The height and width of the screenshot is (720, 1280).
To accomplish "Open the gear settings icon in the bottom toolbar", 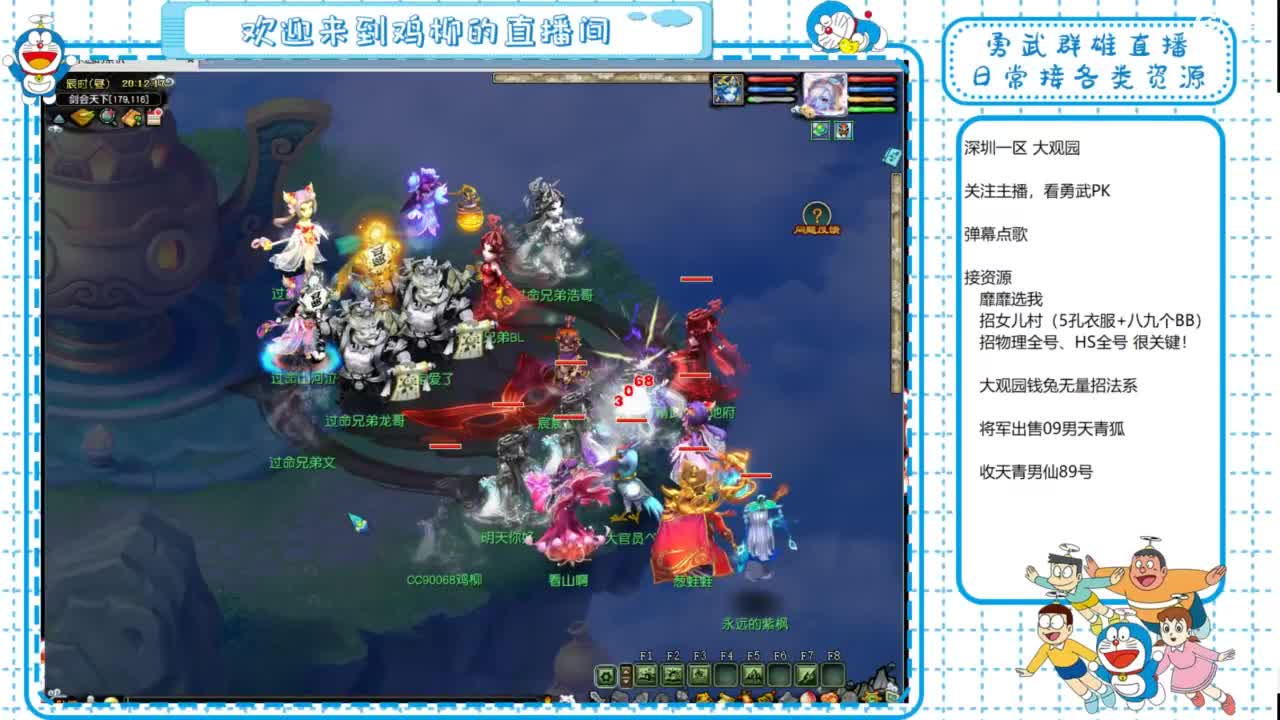I will pos(605,675).
